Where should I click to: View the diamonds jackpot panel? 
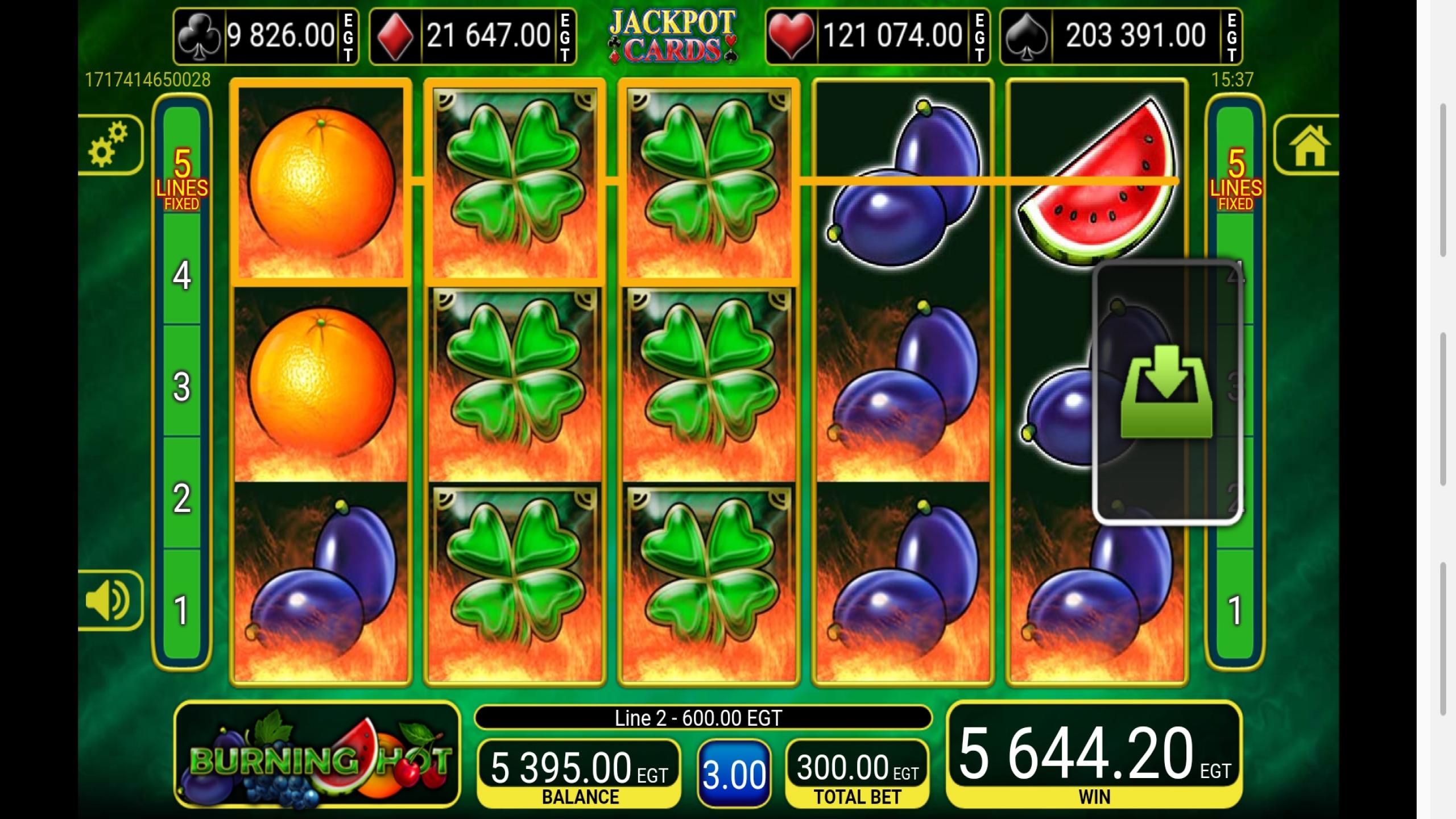[473, 36]
